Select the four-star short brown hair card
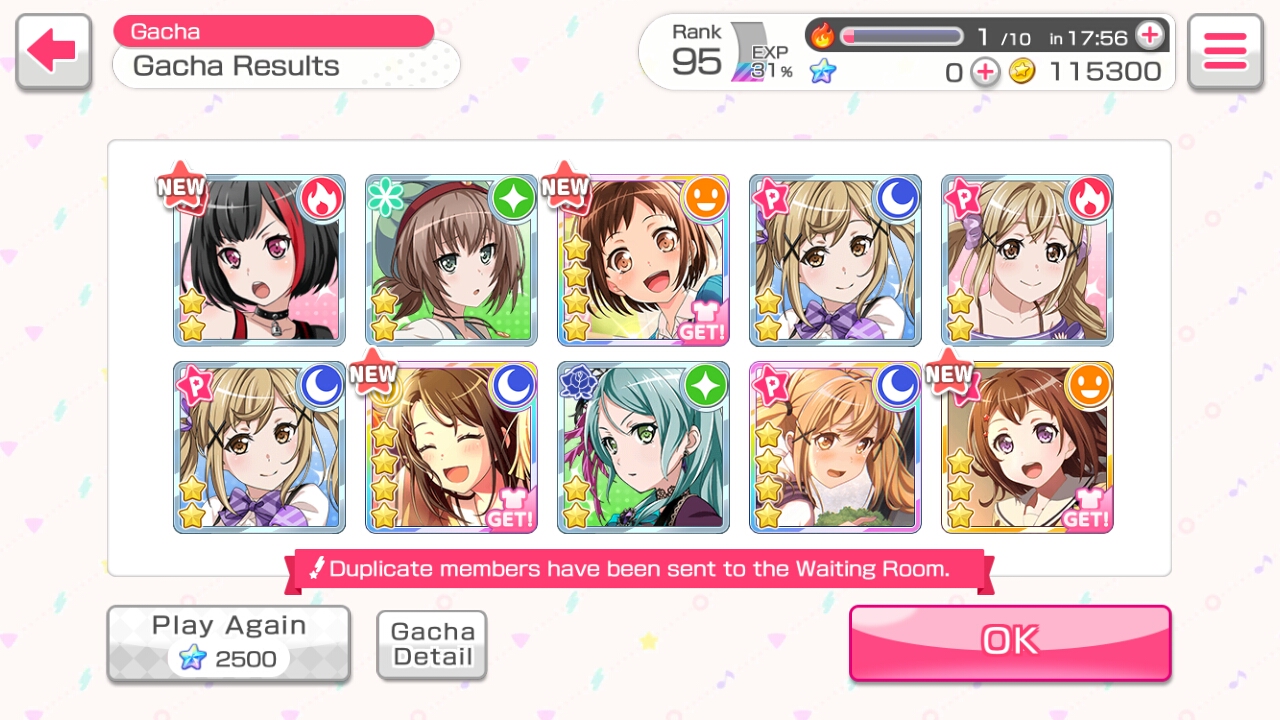 point(643,260)
